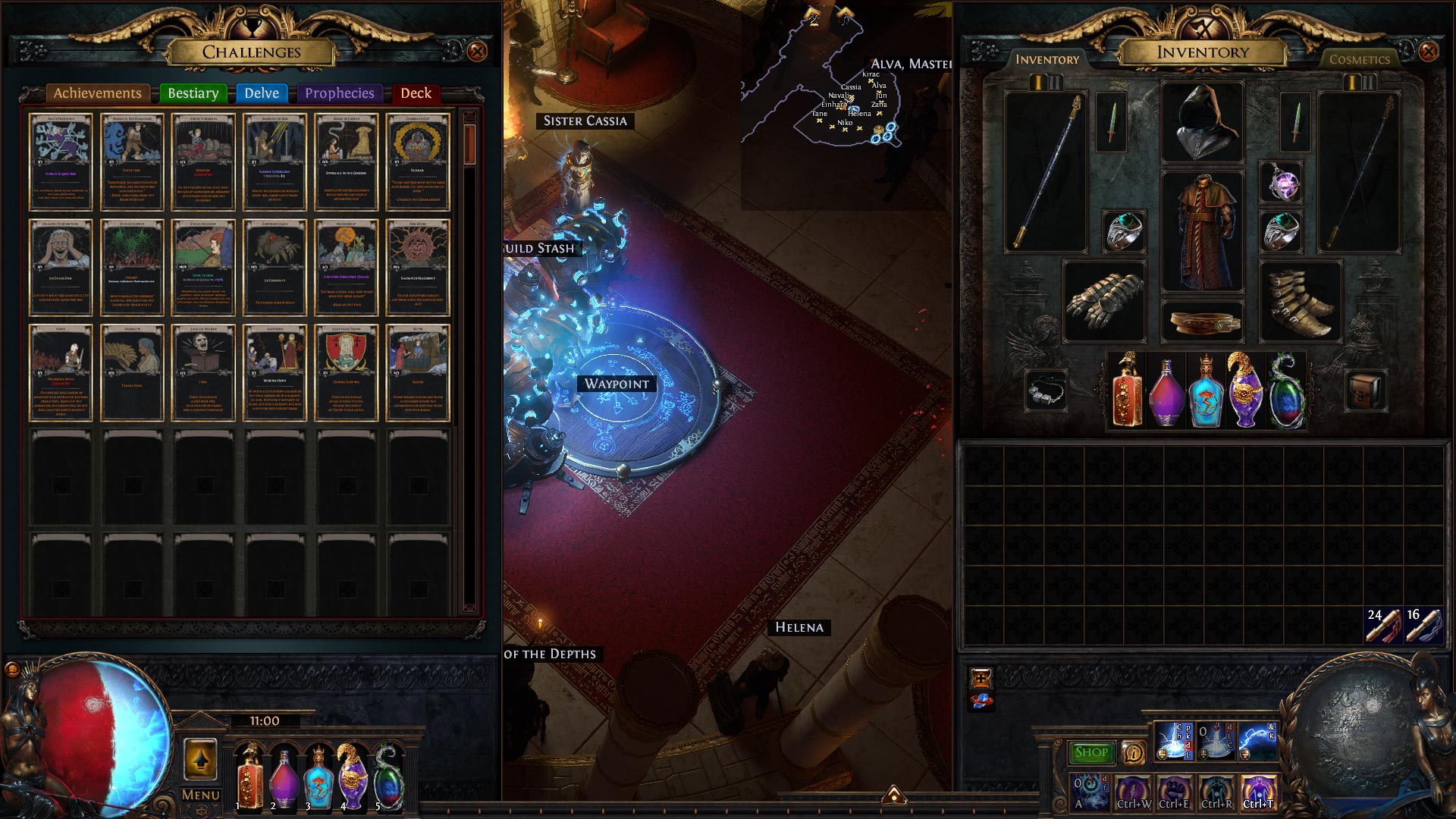Open the Bestiary tab
This screenshot has height=819, width=1456.
193,93
